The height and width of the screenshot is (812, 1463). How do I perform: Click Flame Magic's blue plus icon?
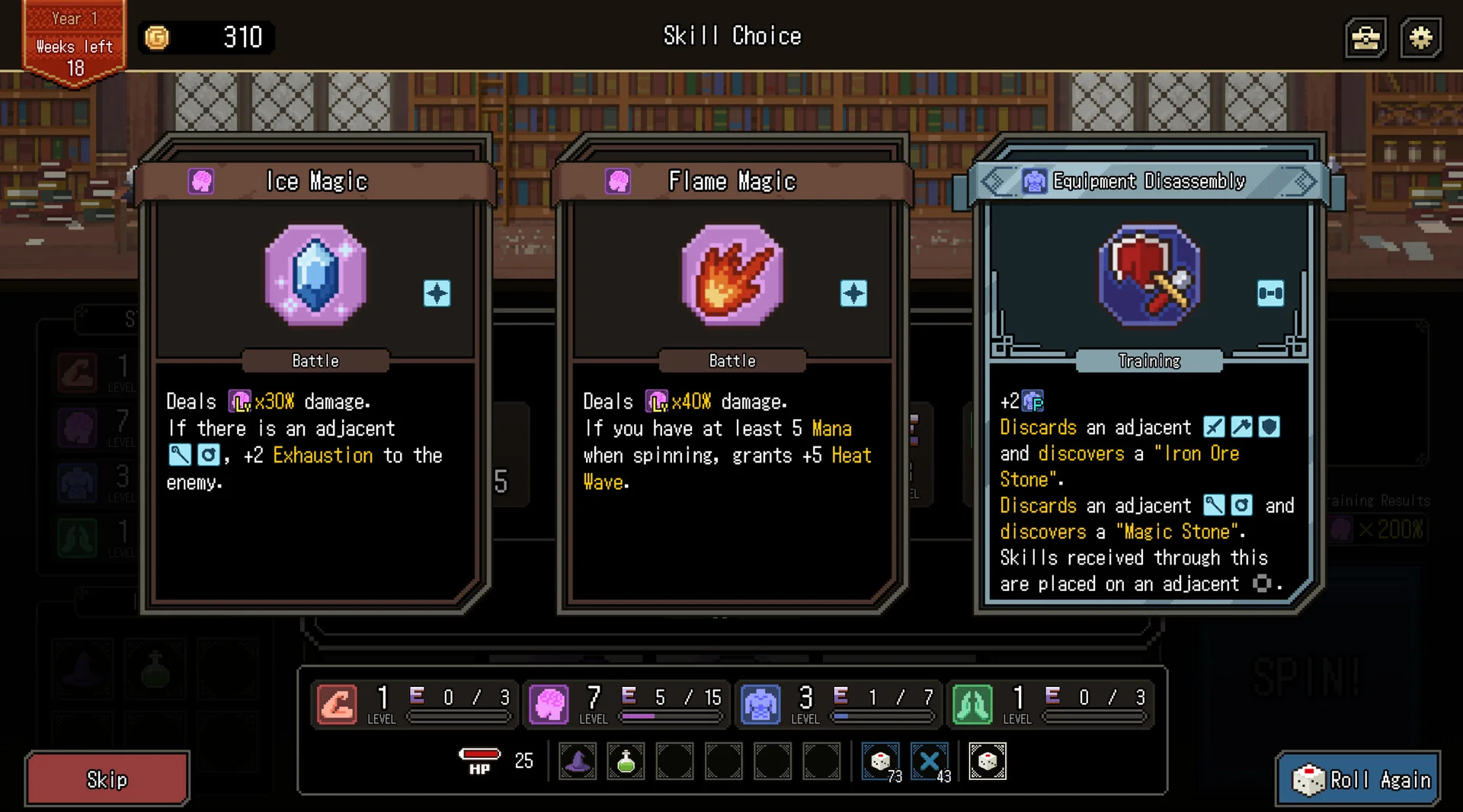[x=853, y=293]
